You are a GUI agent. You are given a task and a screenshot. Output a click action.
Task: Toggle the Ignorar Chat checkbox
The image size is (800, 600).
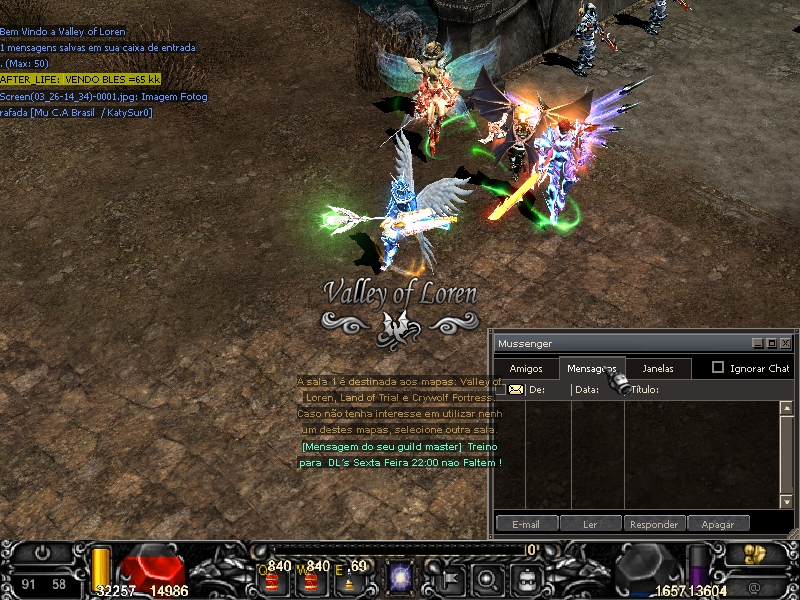coord(718,368)
